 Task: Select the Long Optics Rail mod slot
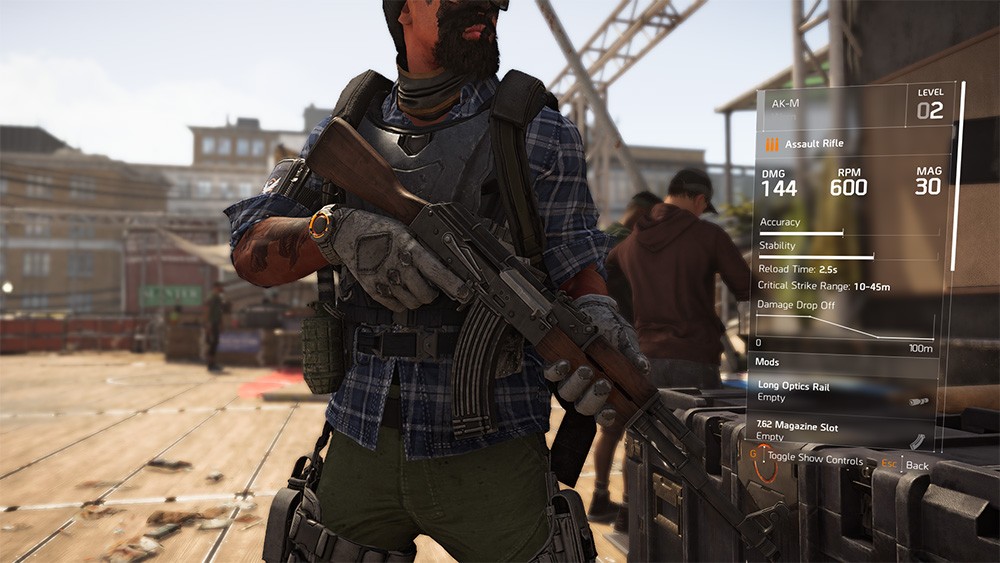click(x=842, y=391)
